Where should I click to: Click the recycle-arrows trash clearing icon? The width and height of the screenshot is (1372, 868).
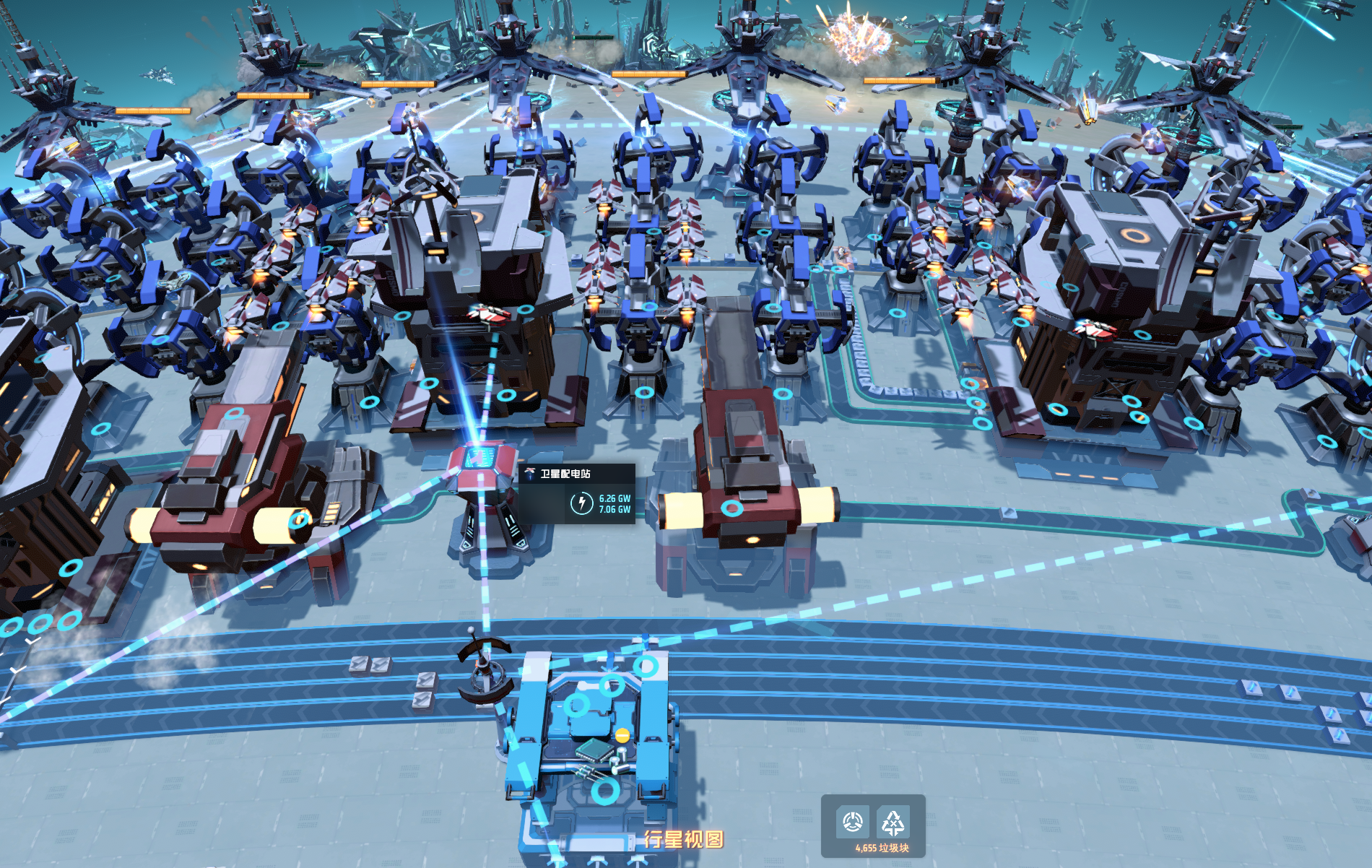(893, 822)
